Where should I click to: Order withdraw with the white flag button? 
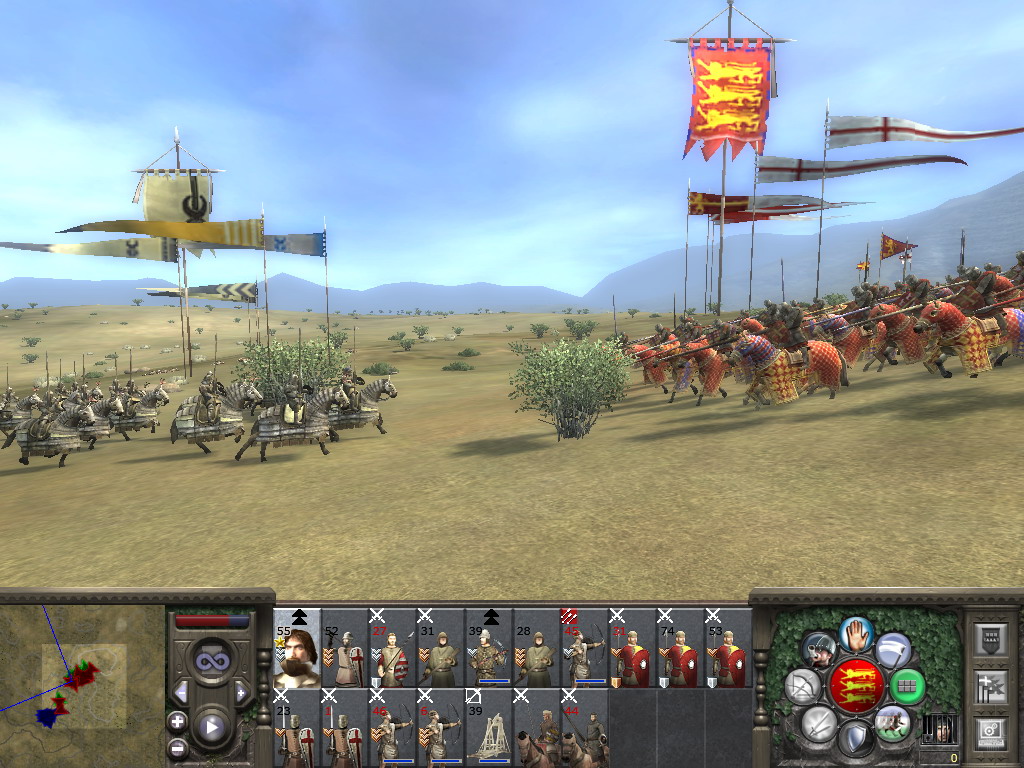click(x=893, y=650)
